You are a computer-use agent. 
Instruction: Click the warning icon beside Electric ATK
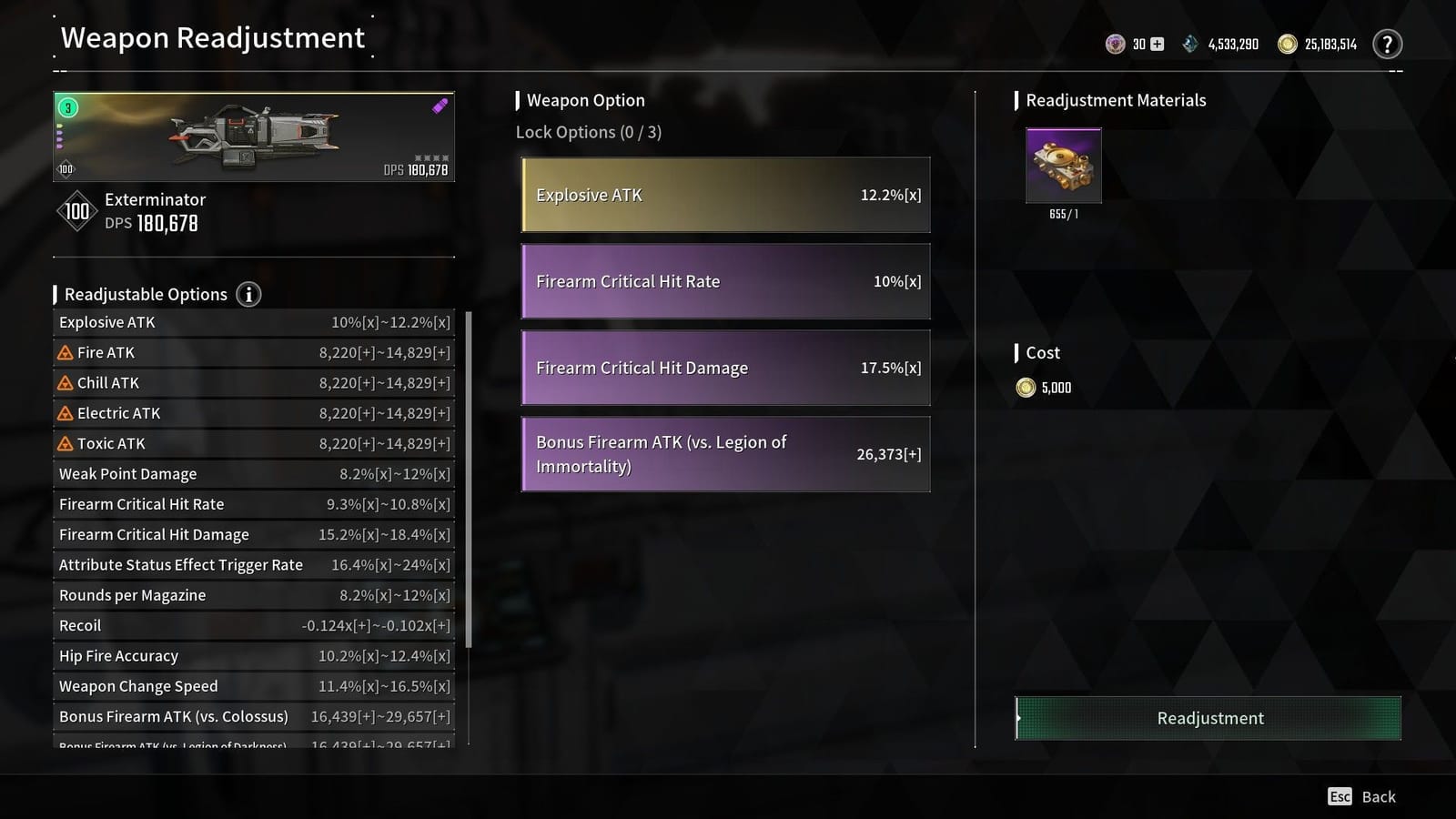(66, 413)
